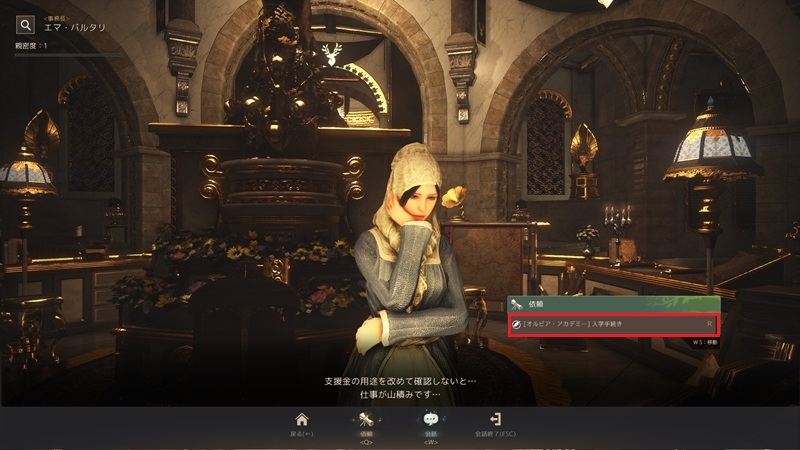Image resolution: width=800 pixels, height=450 pixels.
Task: Choose the 会話 speech bubble option
Action: 431,421
